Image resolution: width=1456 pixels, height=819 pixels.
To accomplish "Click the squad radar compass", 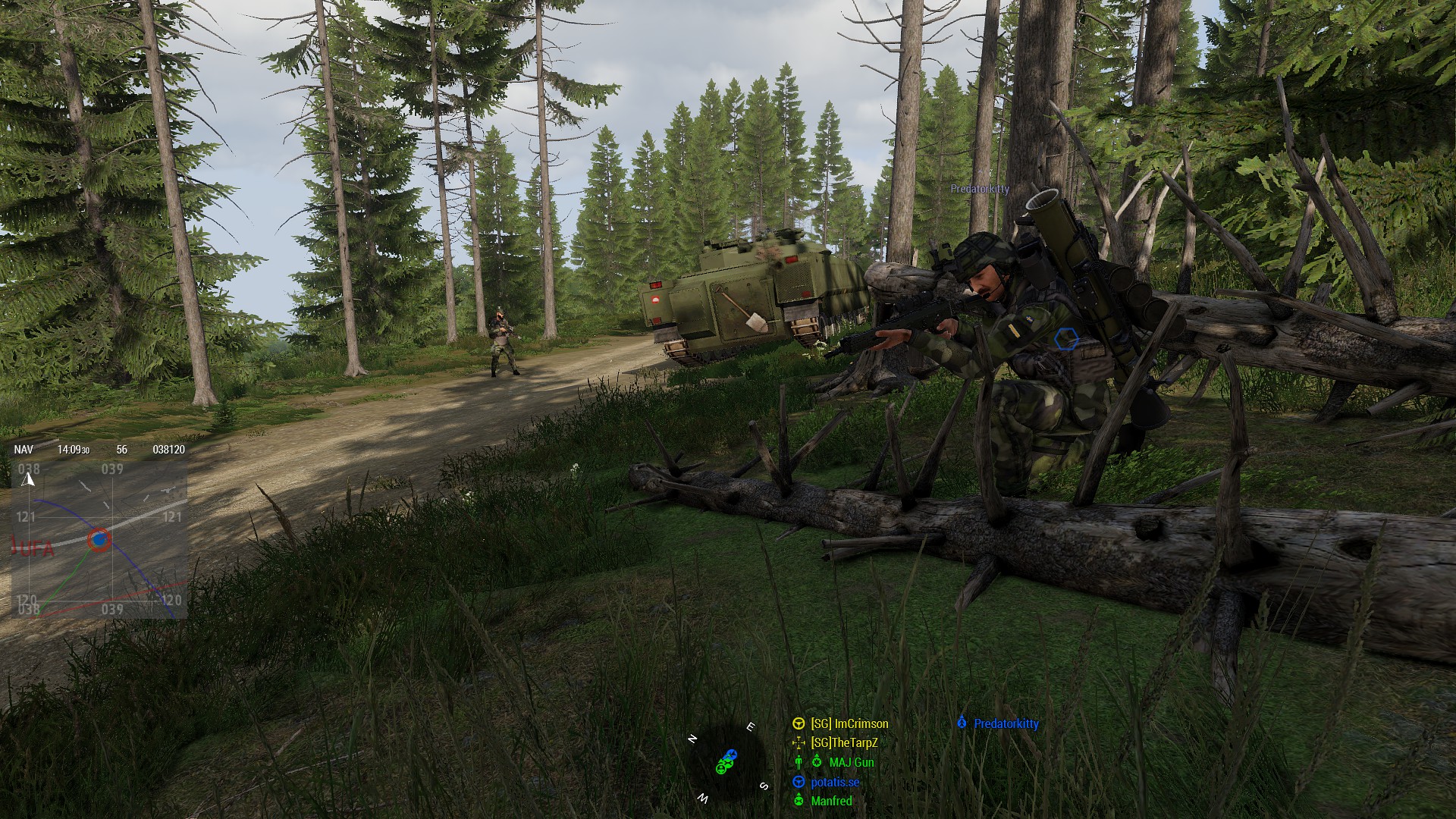I will (x=726, y=762).
